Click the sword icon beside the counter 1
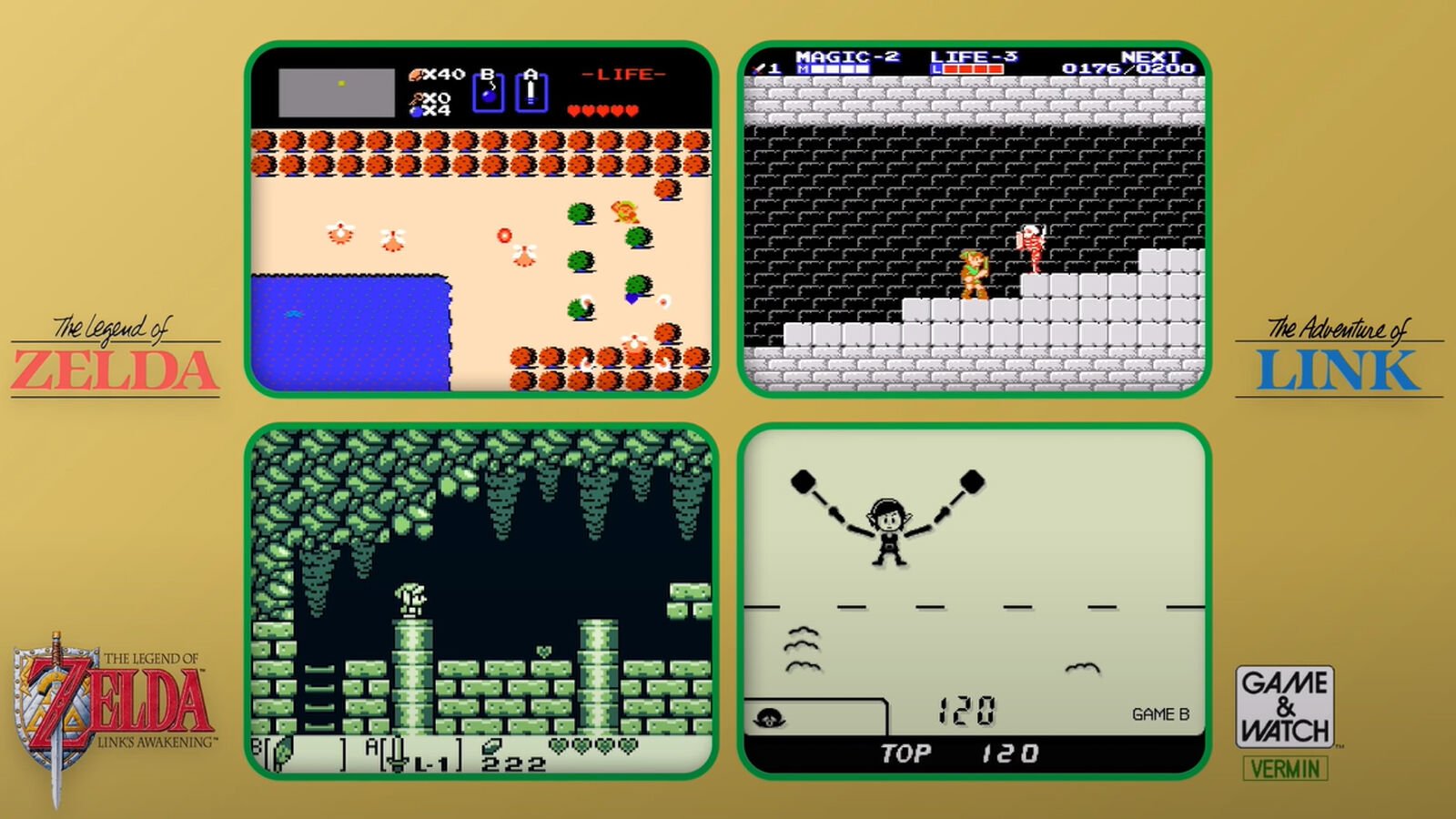1456x819 pixels. 758,69
